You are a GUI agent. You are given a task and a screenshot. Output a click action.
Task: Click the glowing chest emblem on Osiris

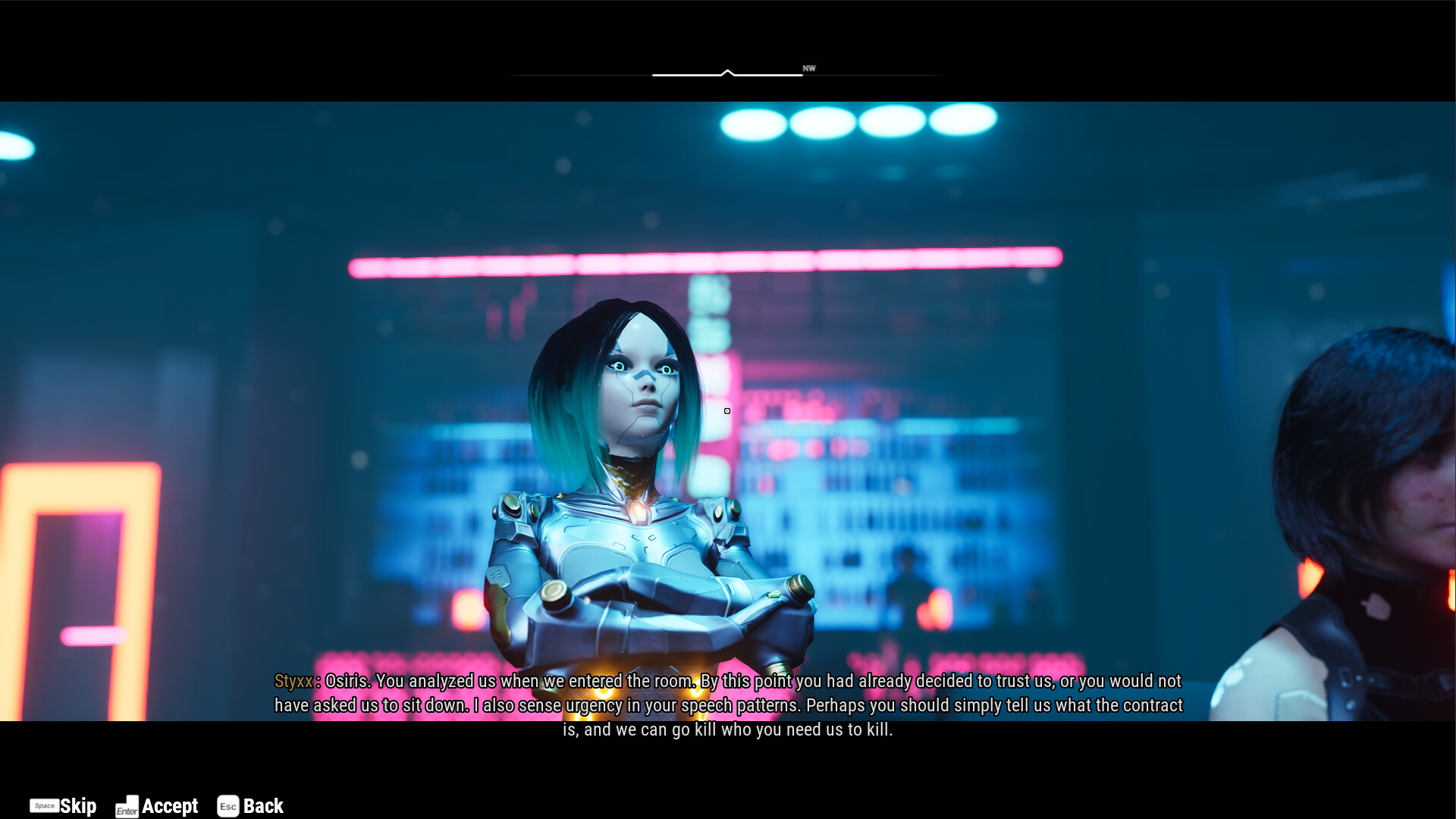coord(641,511)
